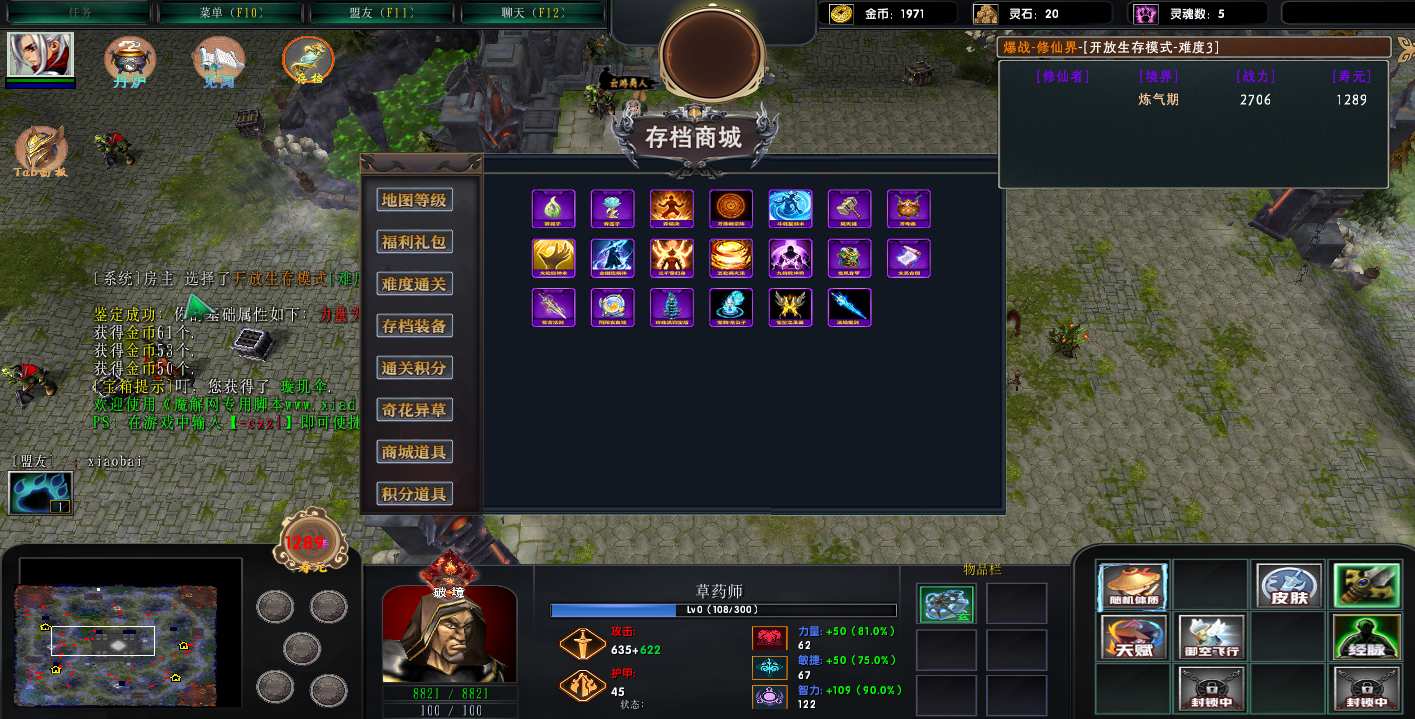This screenshot has height=719, width=1415.
Task: Open the 存档装备 category
Action: [414, 326]
